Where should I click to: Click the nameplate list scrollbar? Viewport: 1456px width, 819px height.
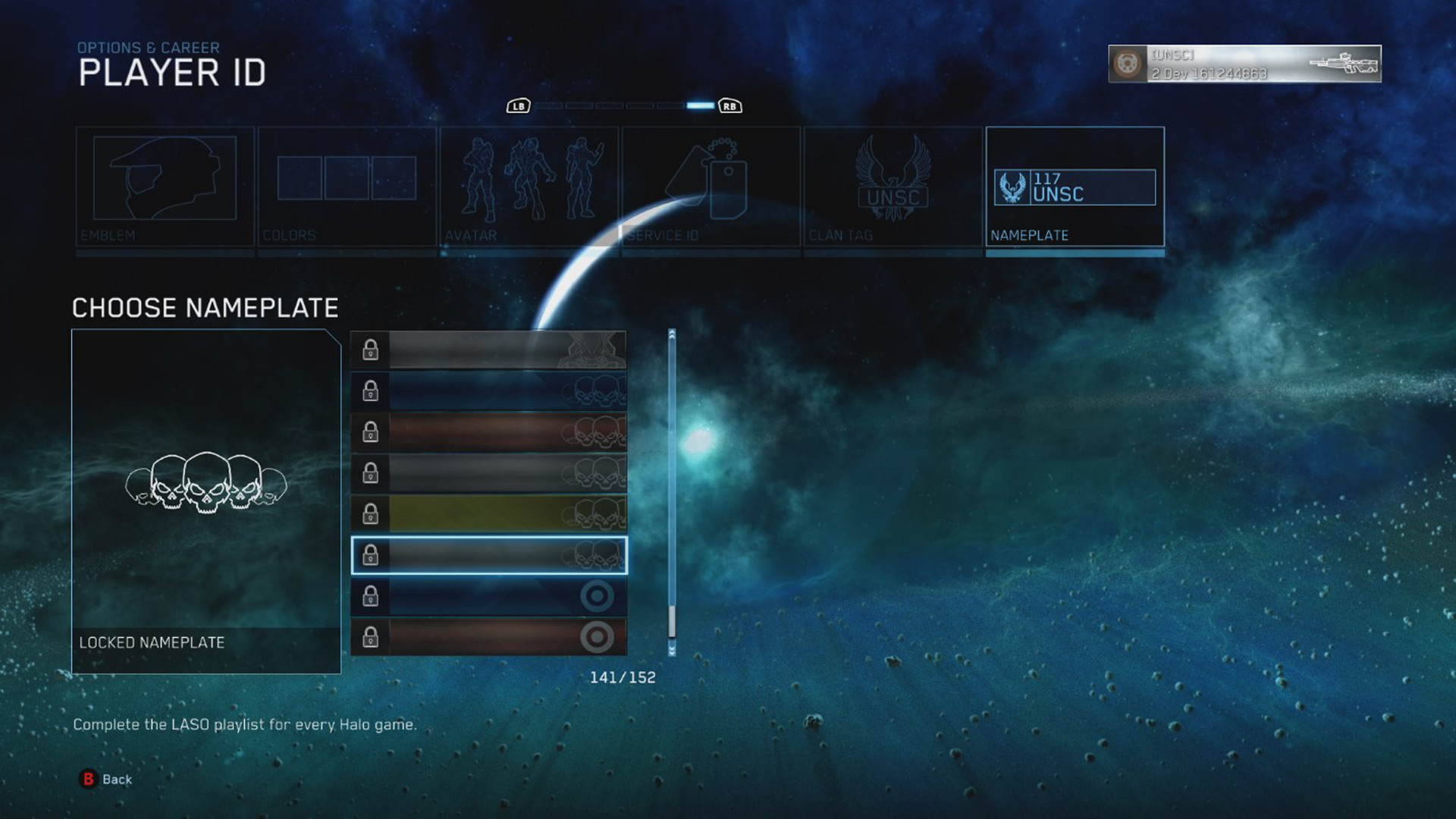pyautogui.click(x=672, y=493)
